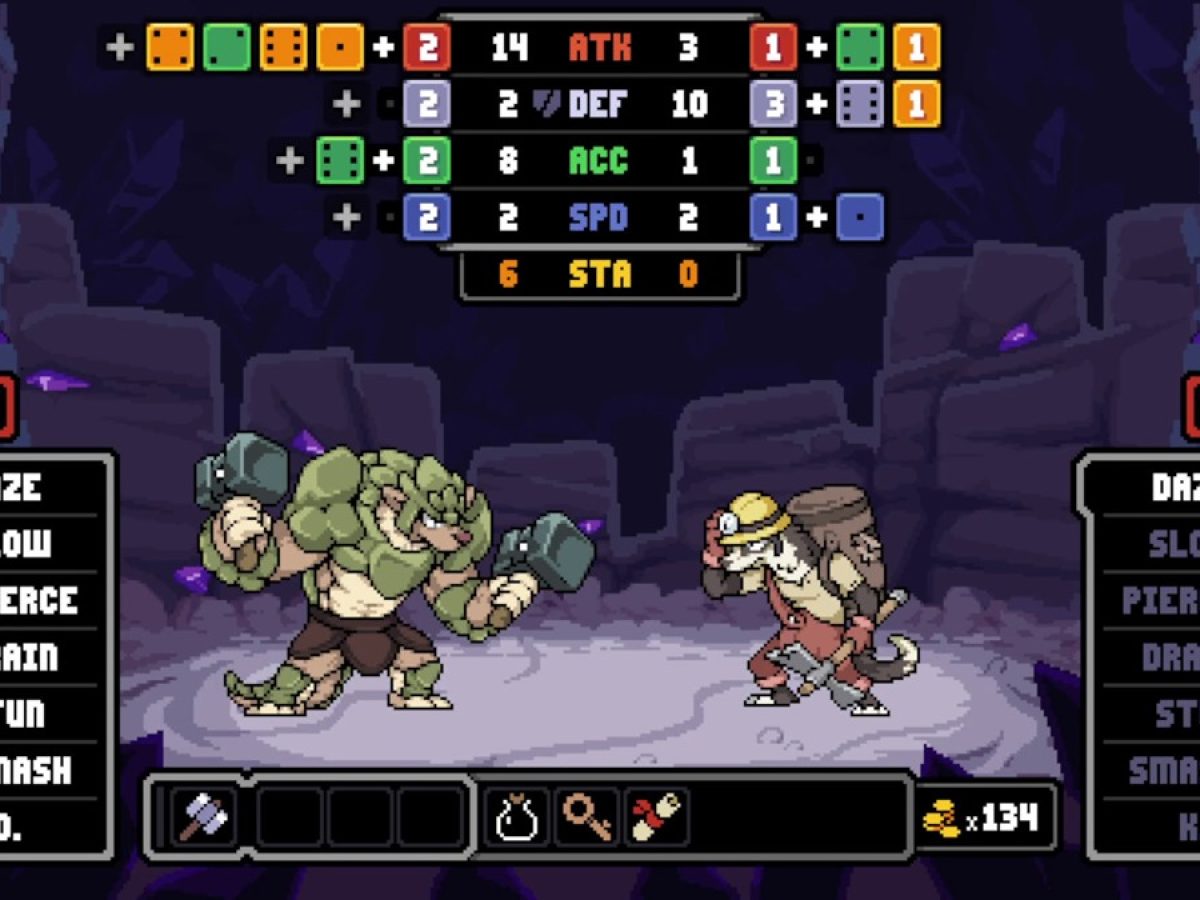1200x900 pixels.
Task: Select the green 2 tile beside ACC
Action: point(427,161)
